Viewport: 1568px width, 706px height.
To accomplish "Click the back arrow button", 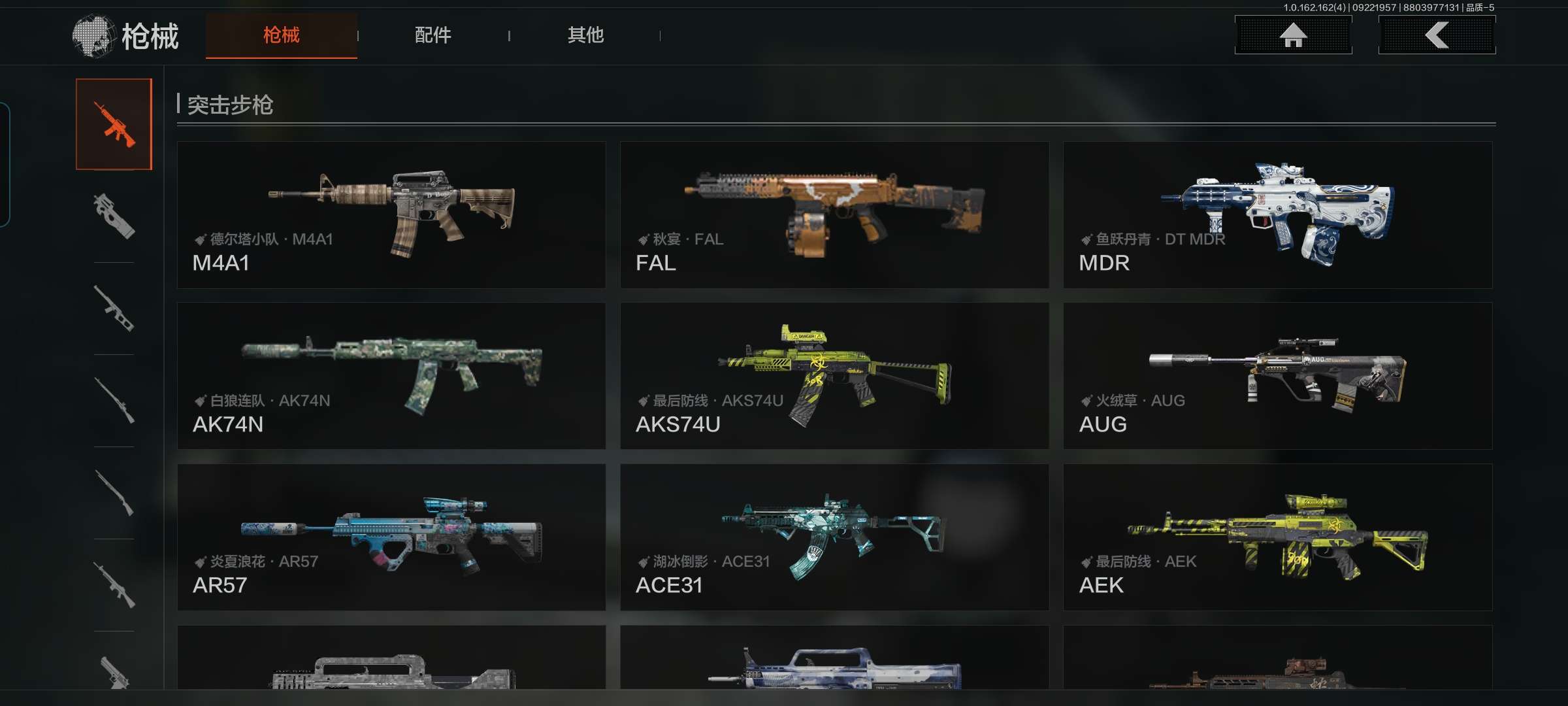I will [1437, 35].
